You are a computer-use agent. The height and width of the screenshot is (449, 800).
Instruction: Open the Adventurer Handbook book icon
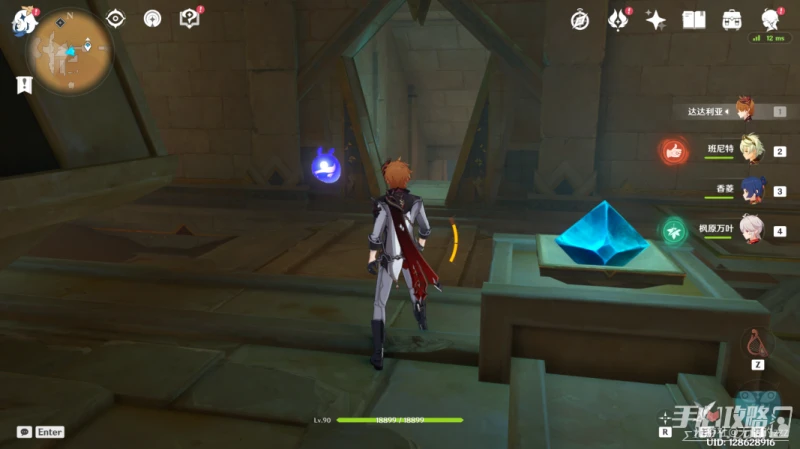coord(694,19)
